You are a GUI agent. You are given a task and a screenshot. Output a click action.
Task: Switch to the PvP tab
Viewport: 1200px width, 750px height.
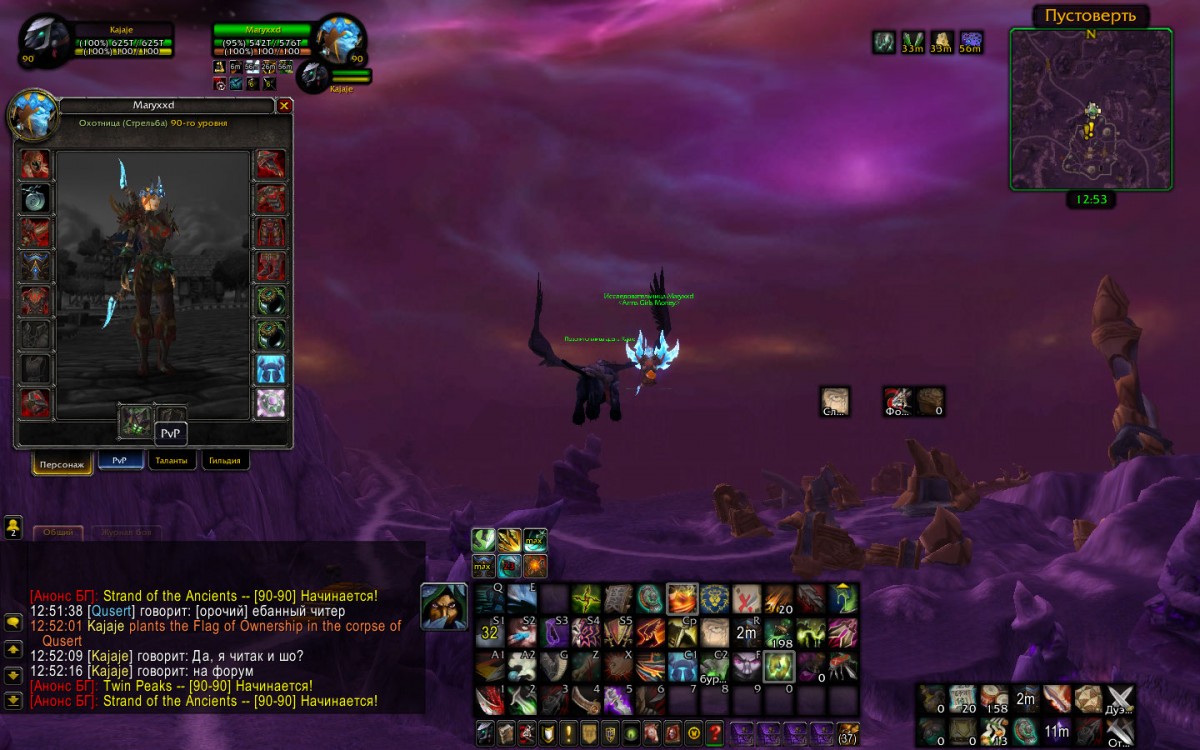click(120, 460)
